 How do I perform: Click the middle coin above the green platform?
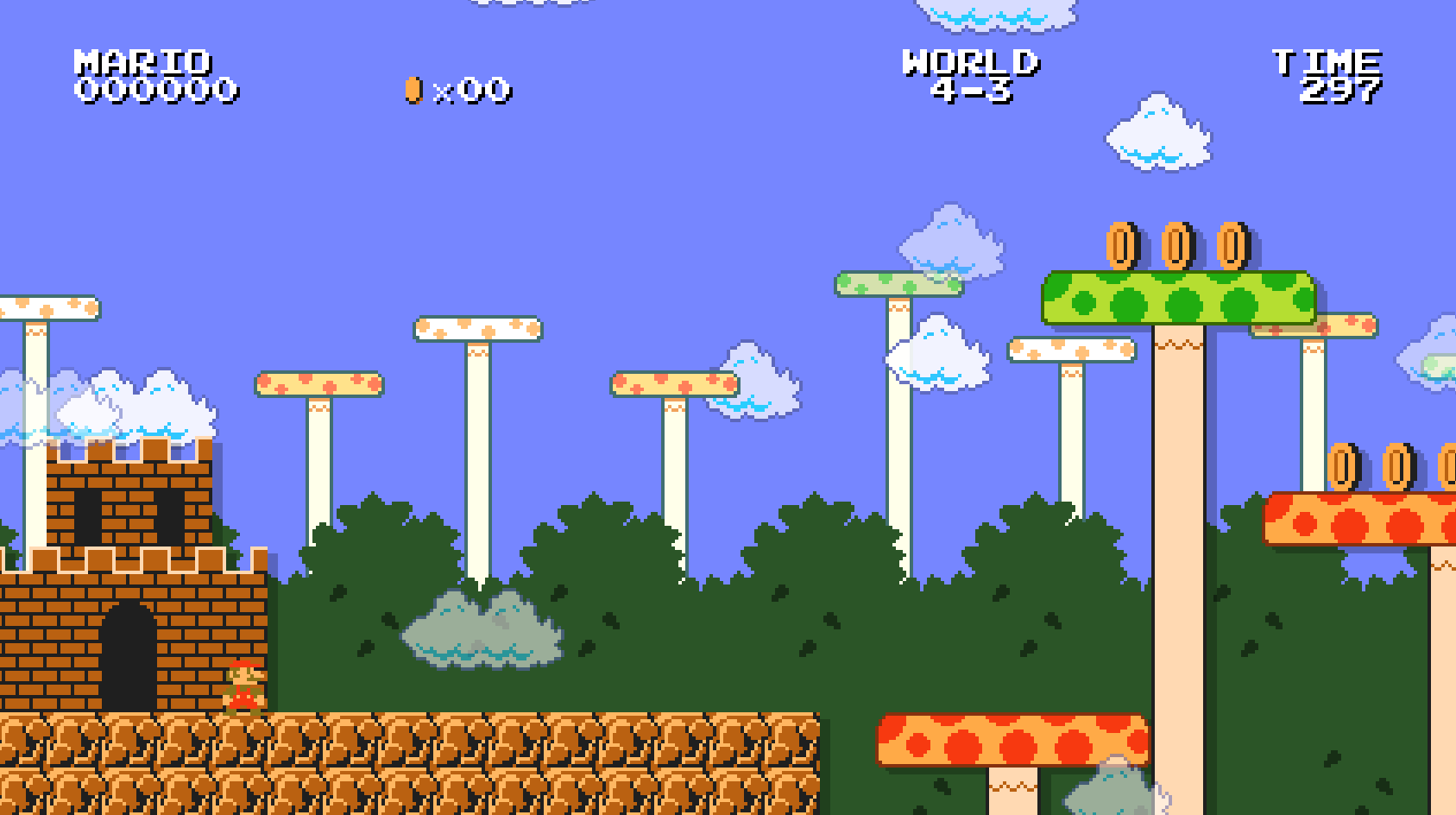[1176, 246]
